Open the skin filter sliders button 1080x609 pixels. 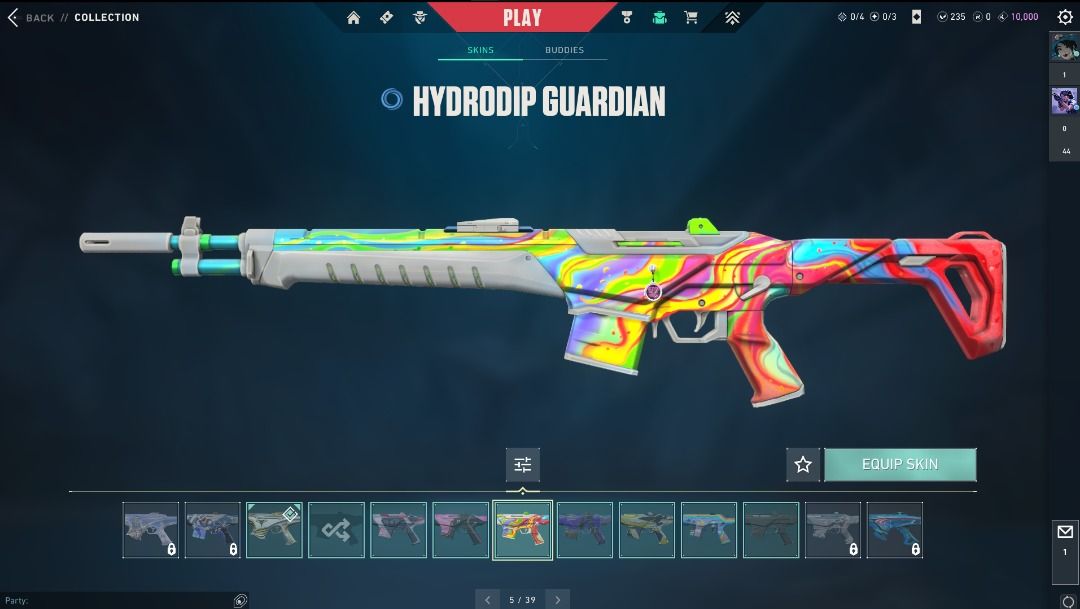click(522, 465)
